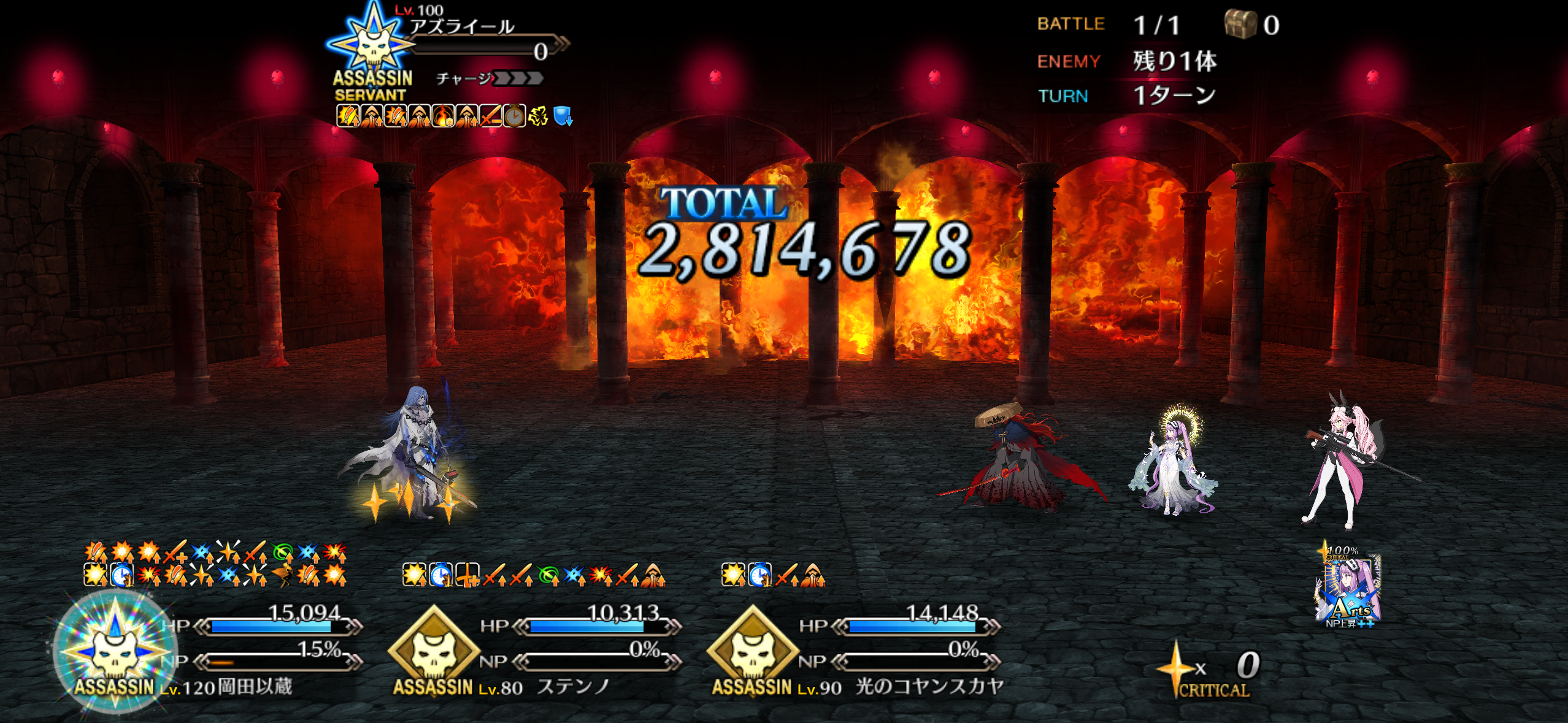Tap the Arts command card thumbnail

[x=1348, y=587]
